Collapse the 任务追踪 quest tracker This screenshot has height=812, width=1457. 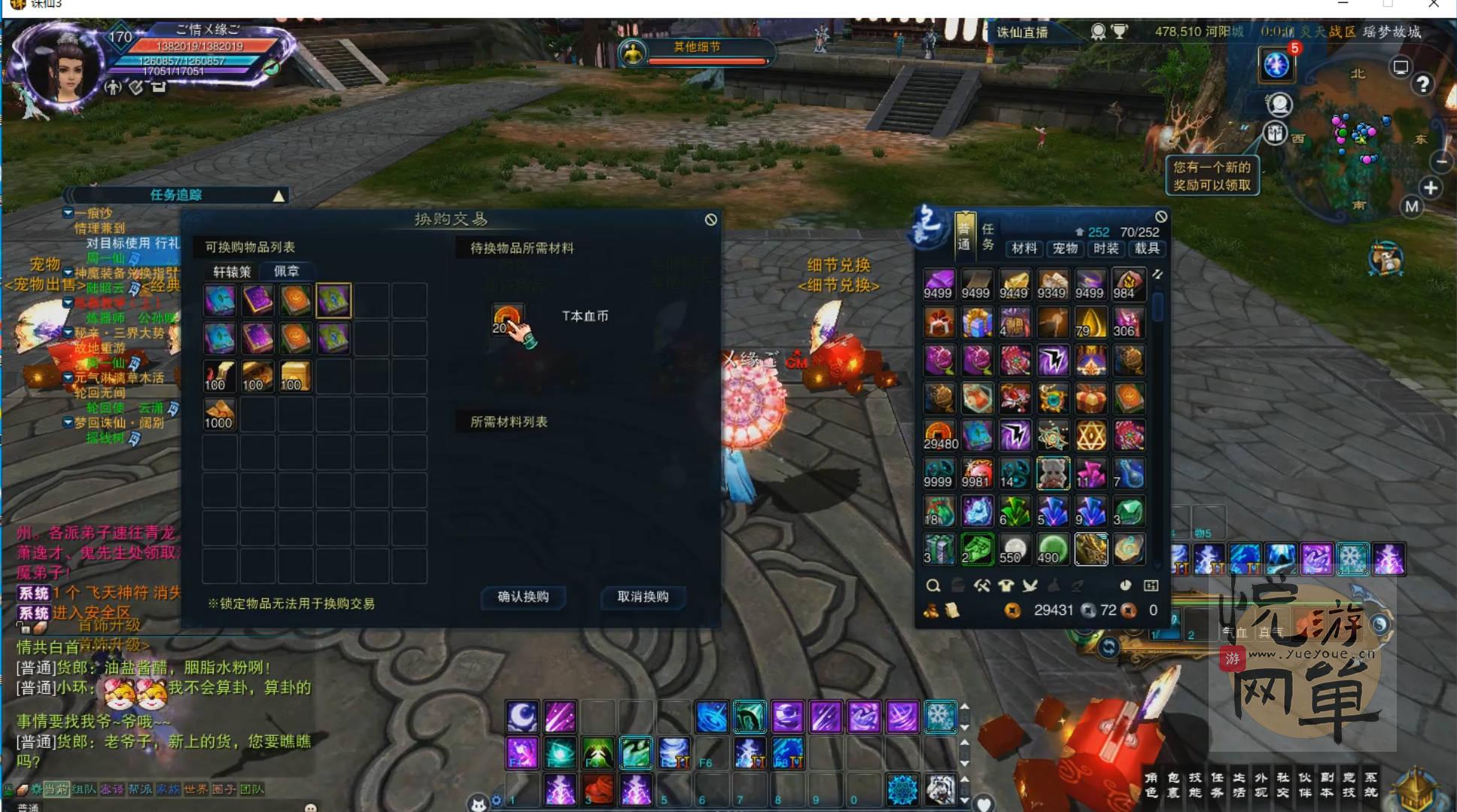pyautogui.click(x=278, y=196)
